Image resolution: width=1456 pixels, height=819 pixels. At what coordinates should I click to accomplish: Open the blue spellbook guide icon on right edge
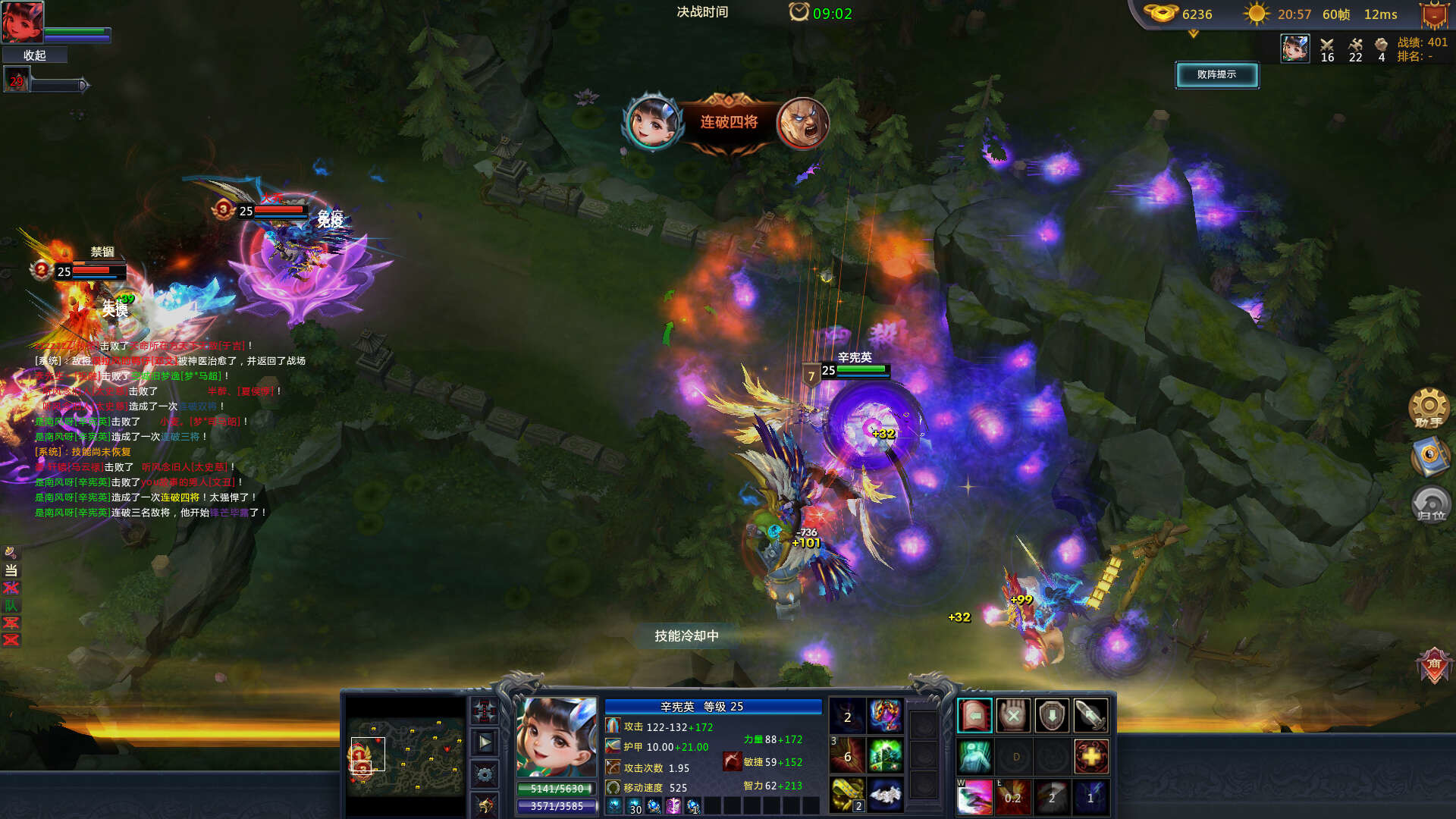pyautogui.click(x=1430, y=459)
